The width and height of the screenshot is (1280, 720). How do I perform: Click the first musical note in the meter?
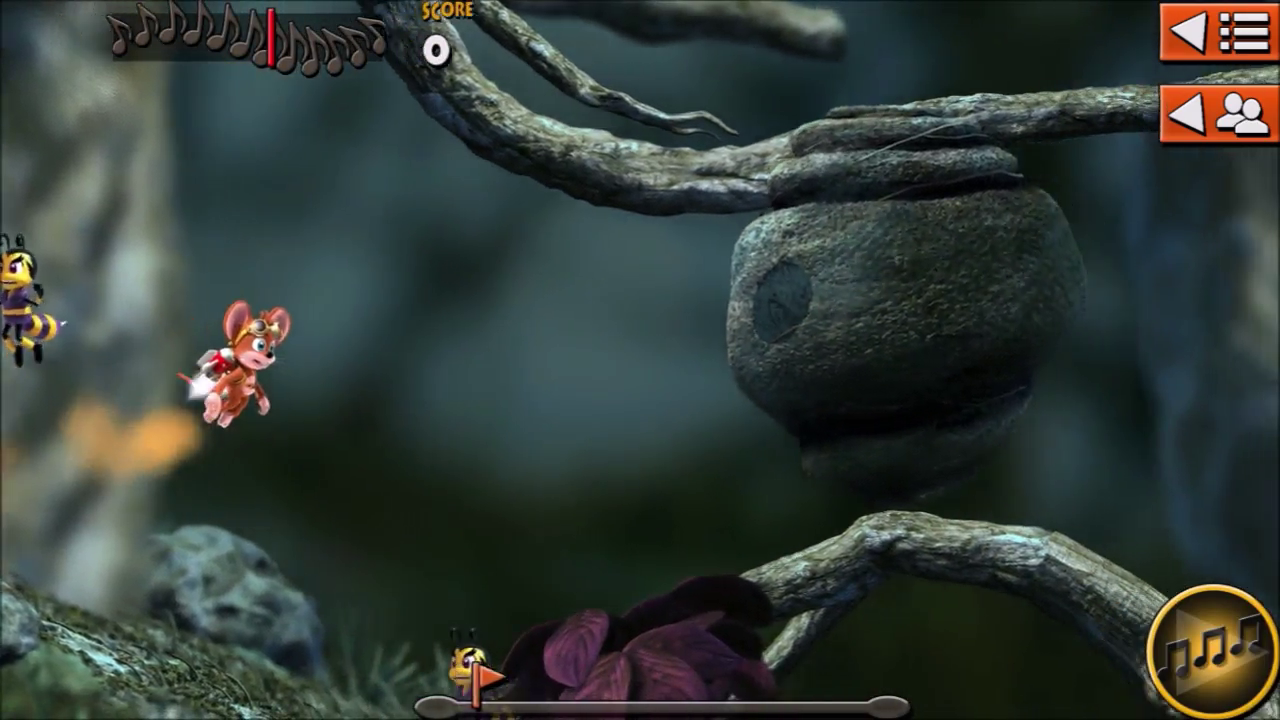pyautogui.click(x=120, y=40)
